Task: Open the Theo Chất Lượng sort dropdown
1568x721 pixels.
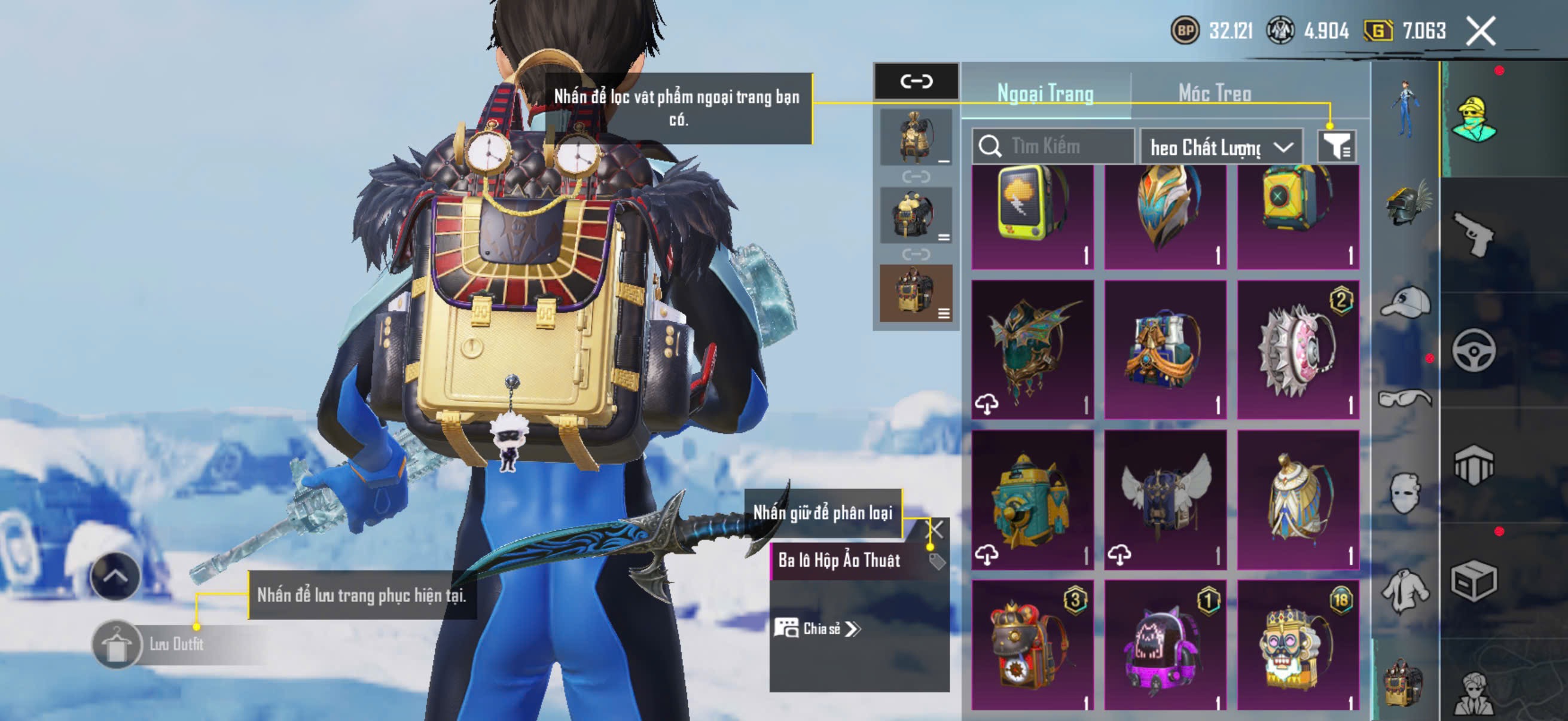Action: [1221, 147]
